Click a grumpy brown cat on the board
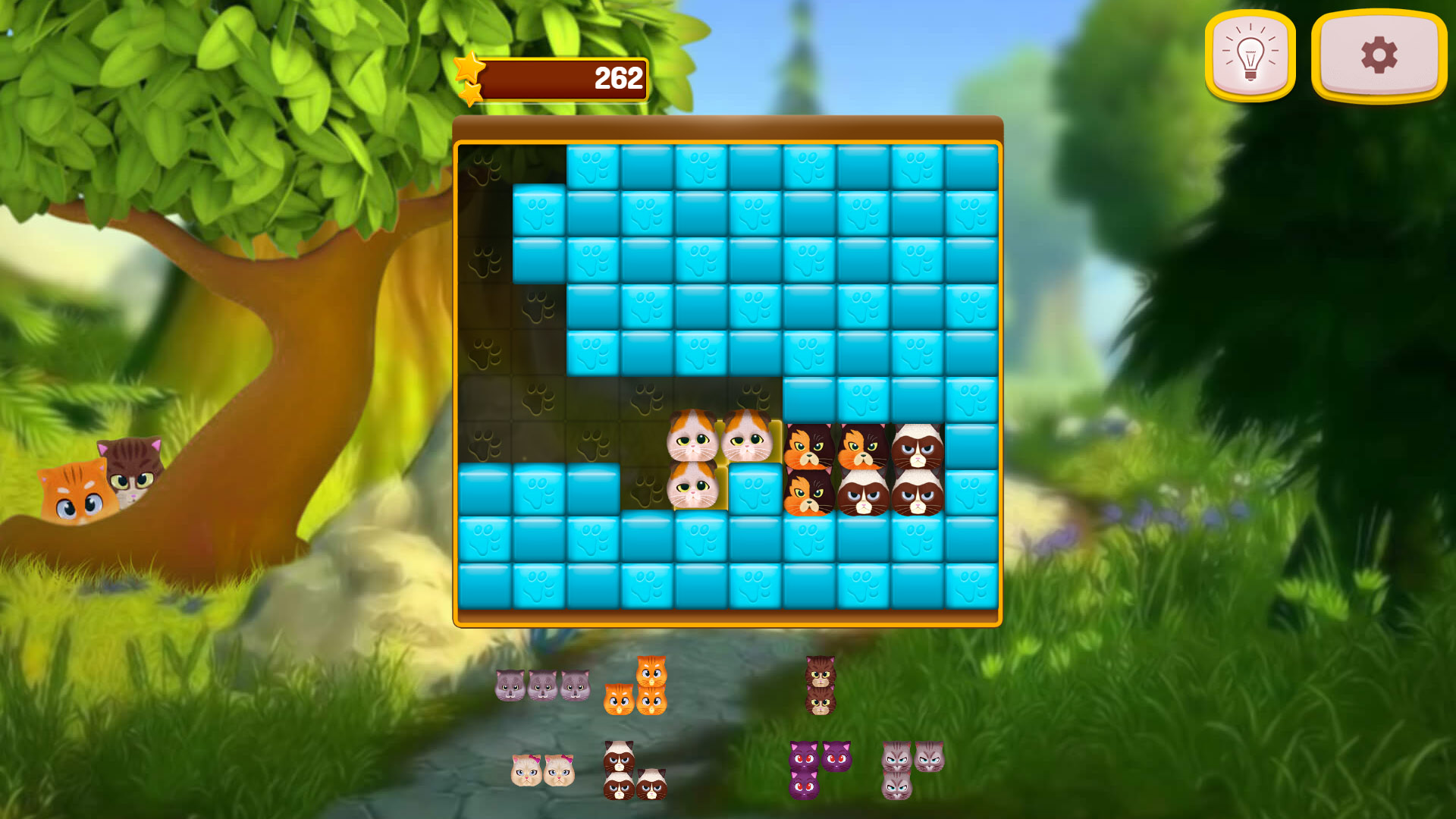Screen dimensions: 1456x819 point(918,451)
